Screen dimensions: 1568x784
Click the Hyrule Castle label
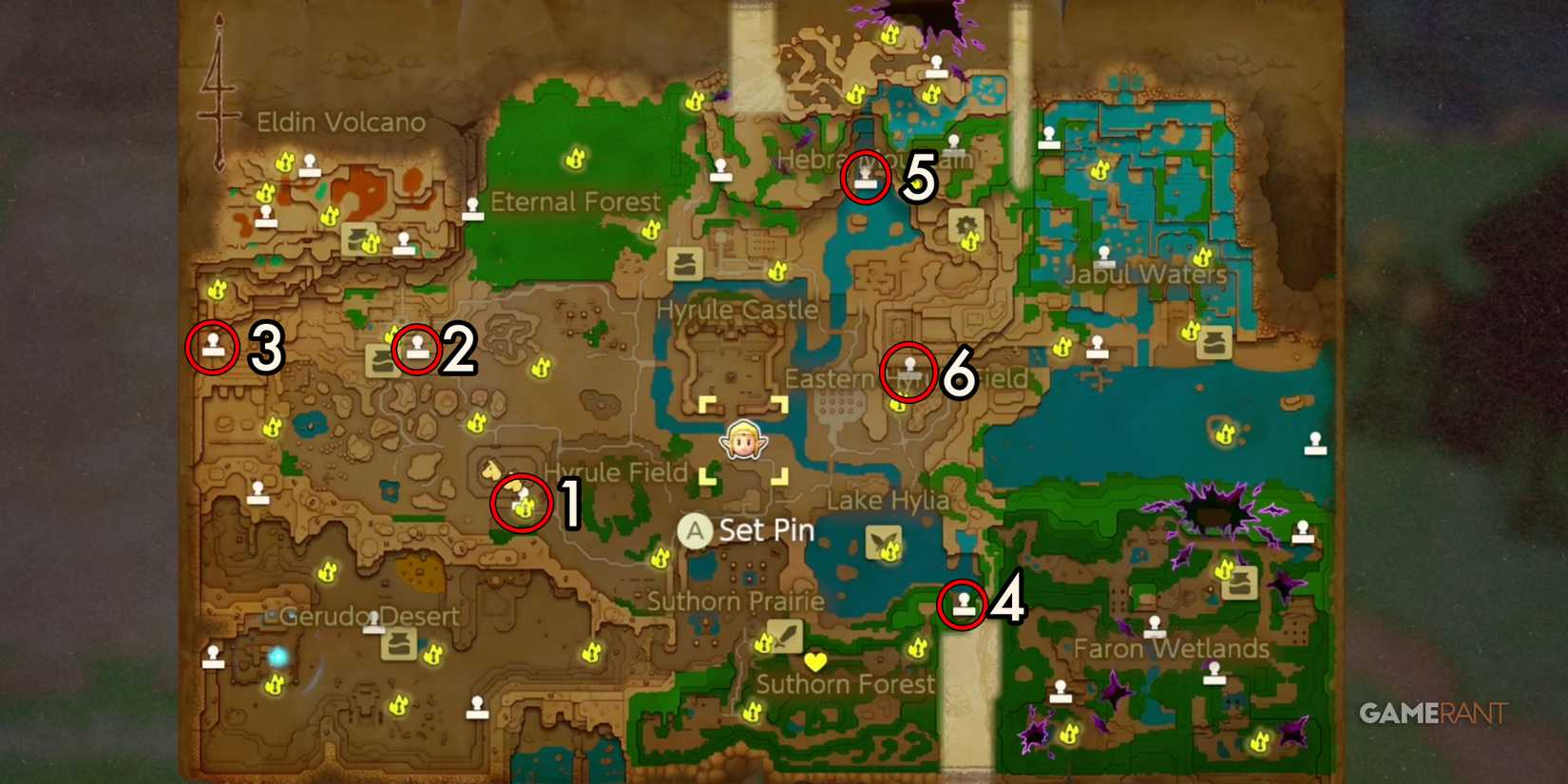(738, 309)
